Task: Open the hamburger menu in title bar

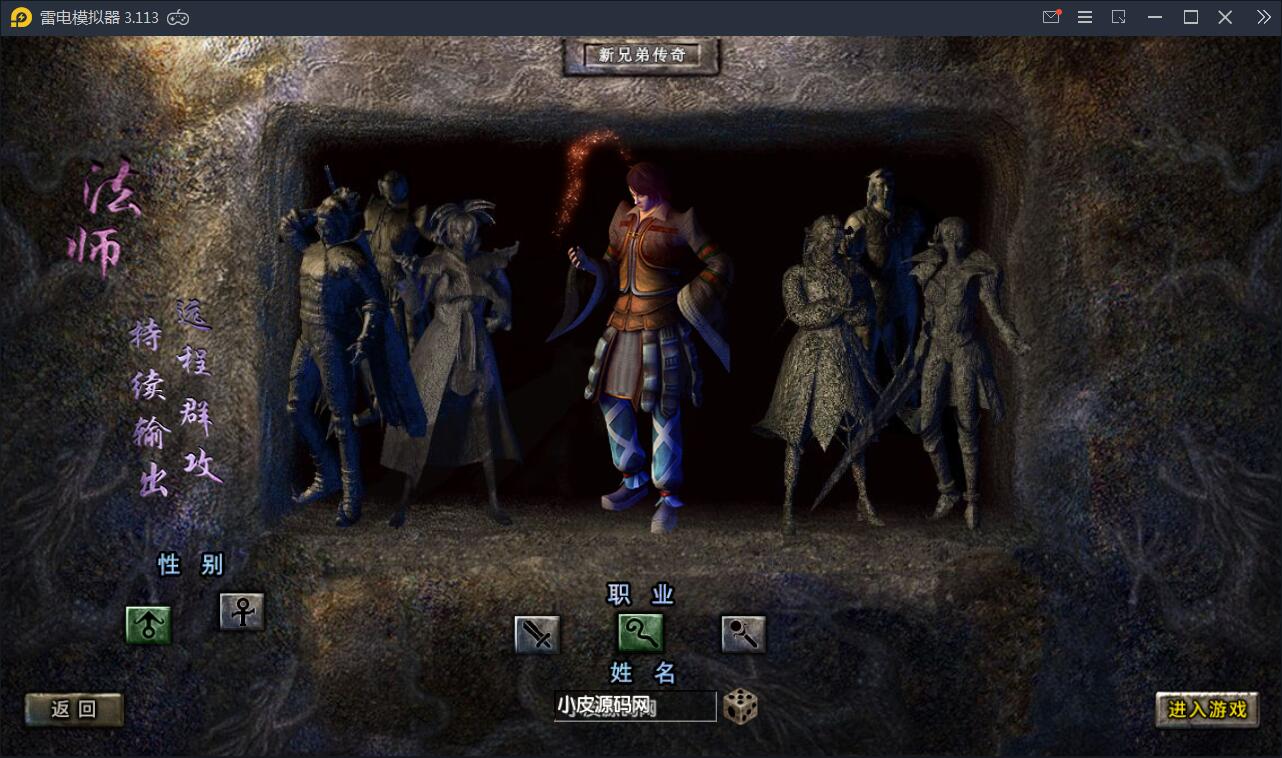Action: pyautogui.click(x=1085, y=16)
